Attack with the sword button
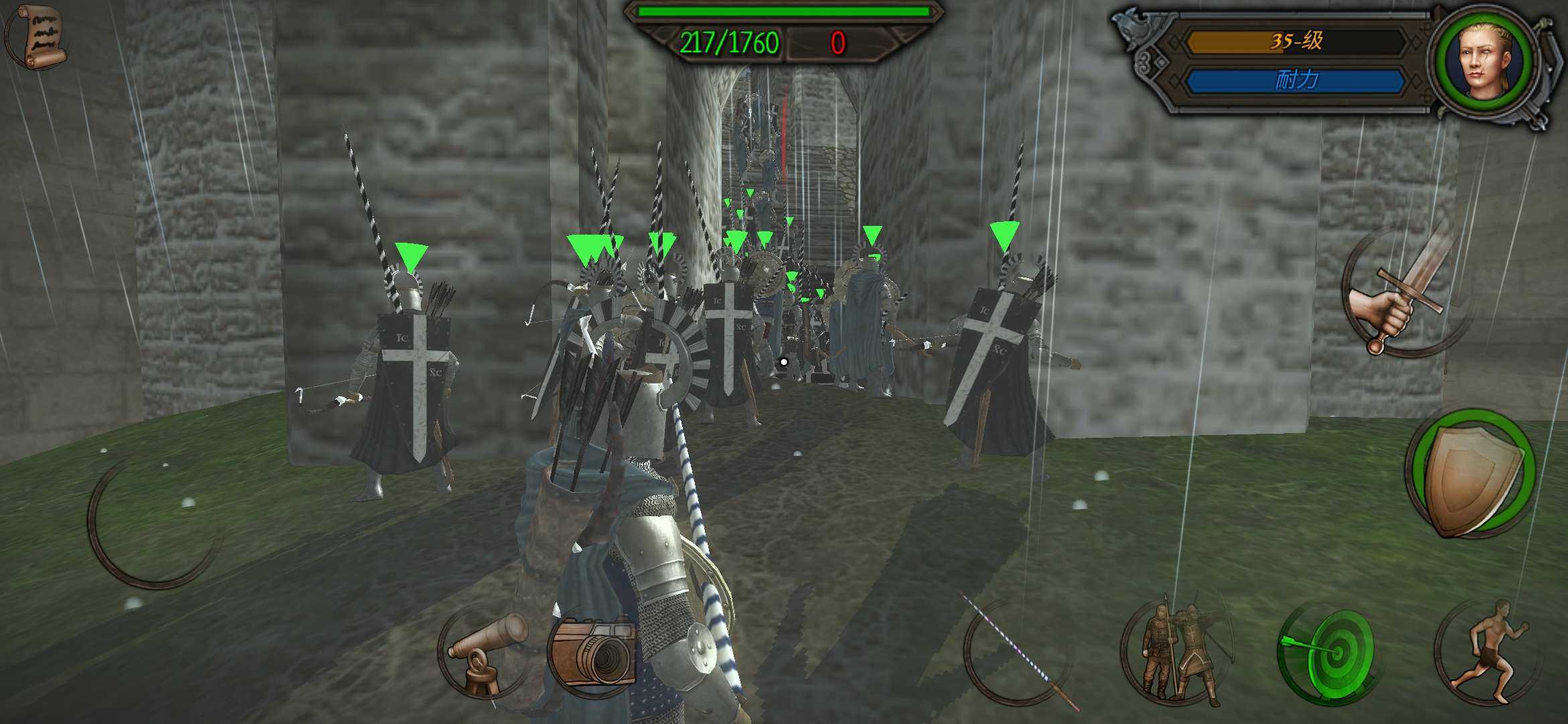 (x=1404, y=293)
